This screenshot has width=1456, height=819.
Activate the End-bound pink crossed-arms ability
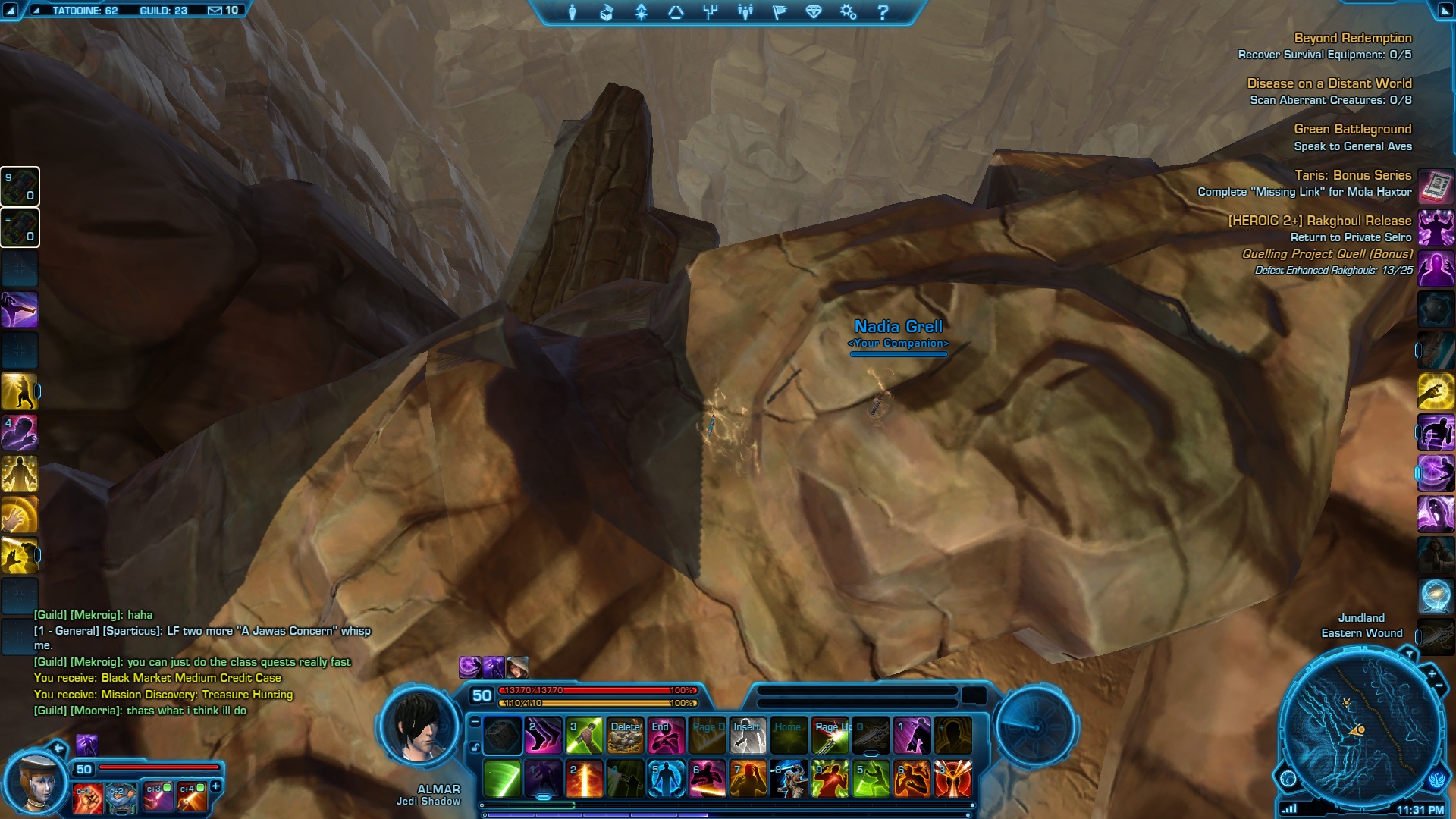pyautogui.click(x=666, y=736)
